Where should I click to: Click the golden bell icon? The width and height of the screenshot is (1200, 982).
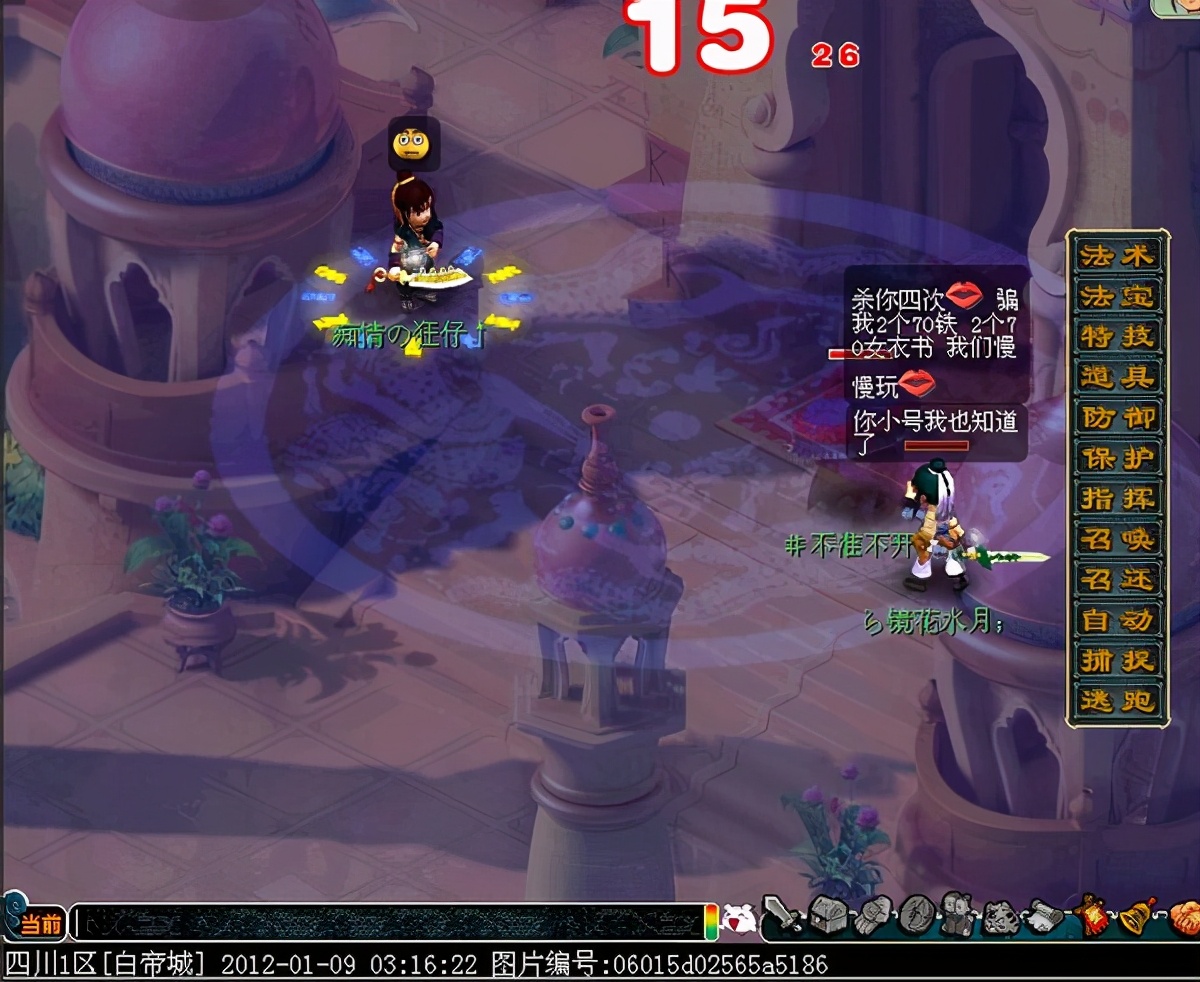pos(1139,915)
